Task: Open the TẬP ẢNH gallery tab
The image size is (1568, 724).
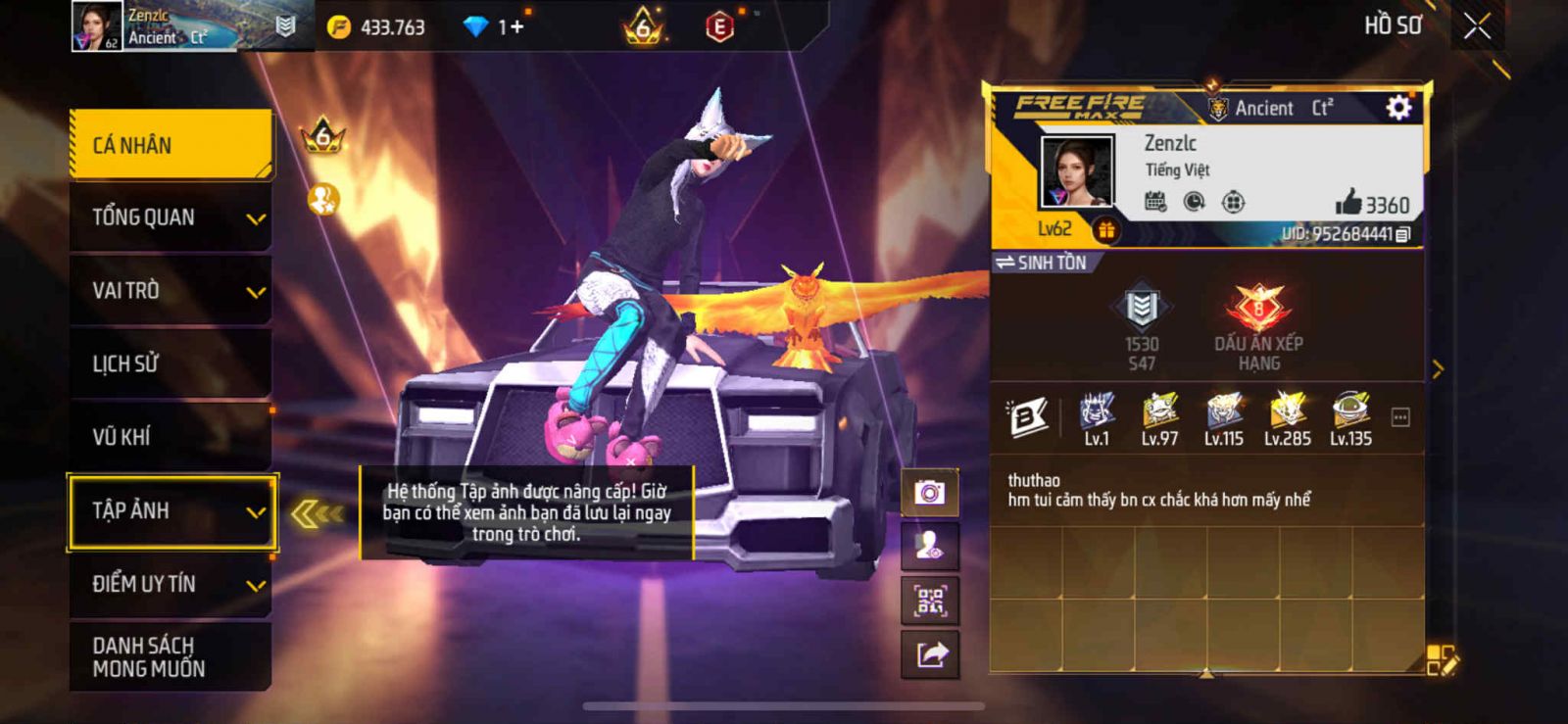Action: click(171, 510)
